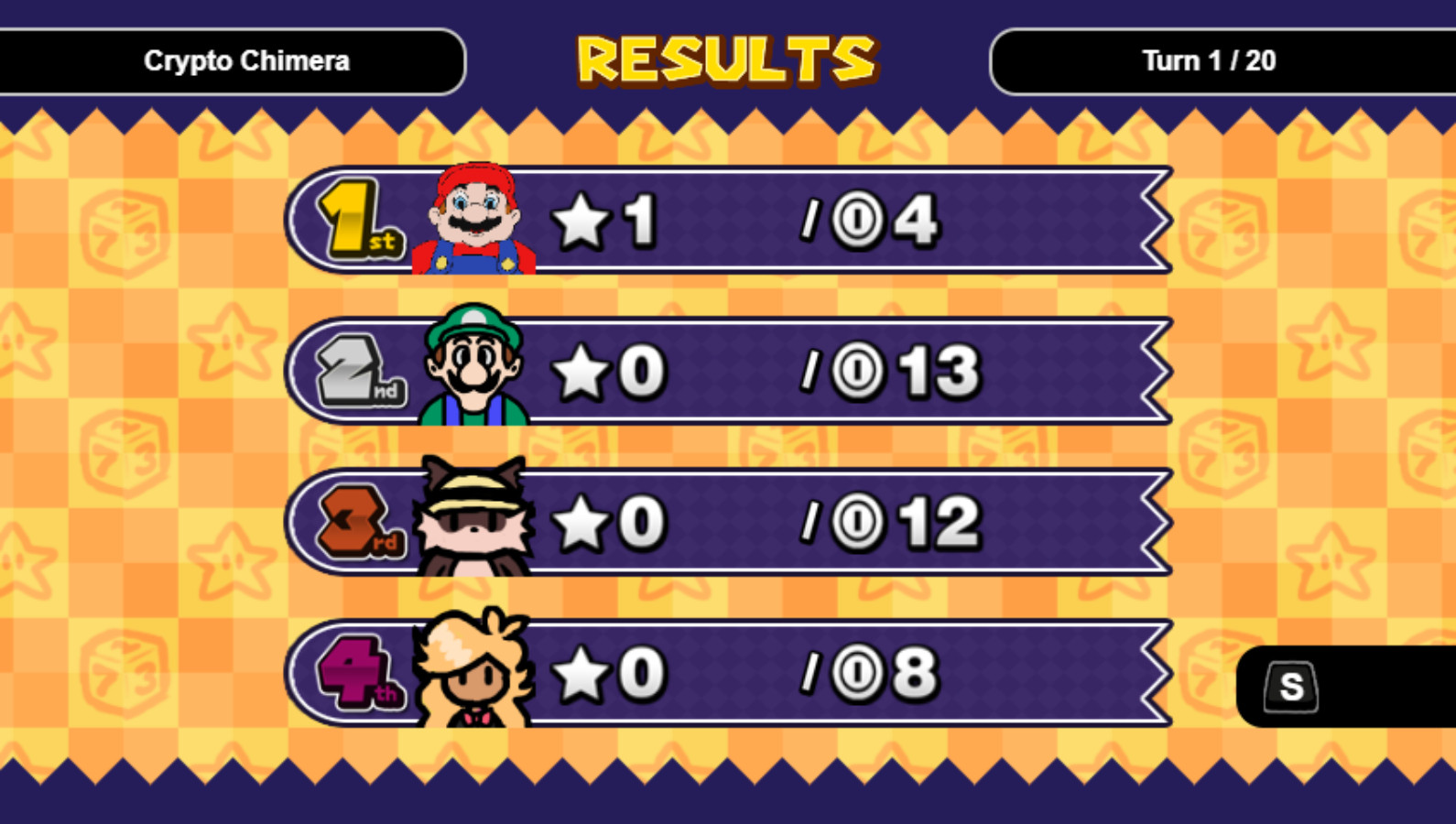
Task: Click the Turn 1 / 20 indicator
Action: coord(1209,62)
